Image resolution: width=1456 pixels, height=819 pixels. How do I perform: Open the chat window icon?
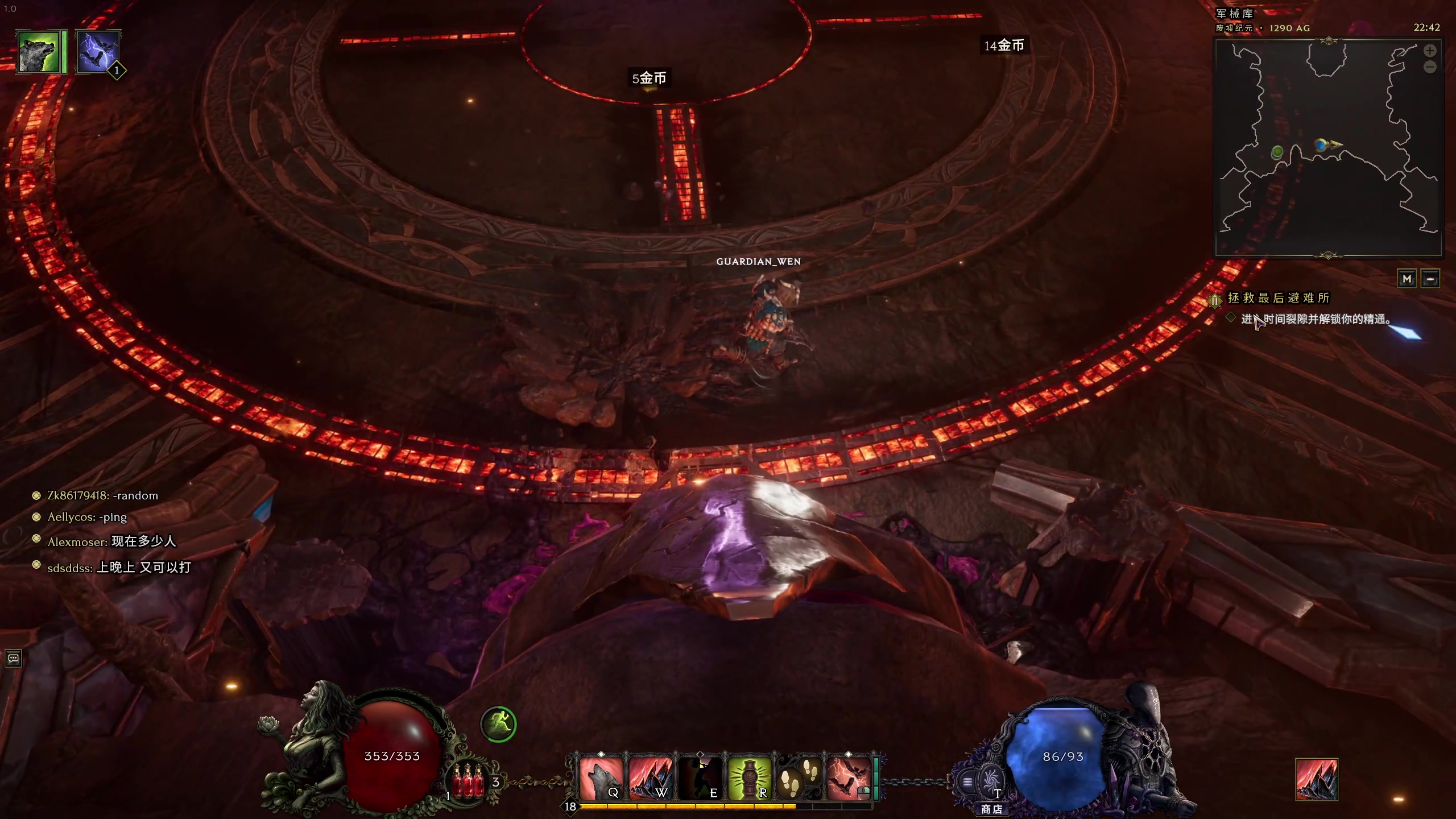click(x=13, y=659)
